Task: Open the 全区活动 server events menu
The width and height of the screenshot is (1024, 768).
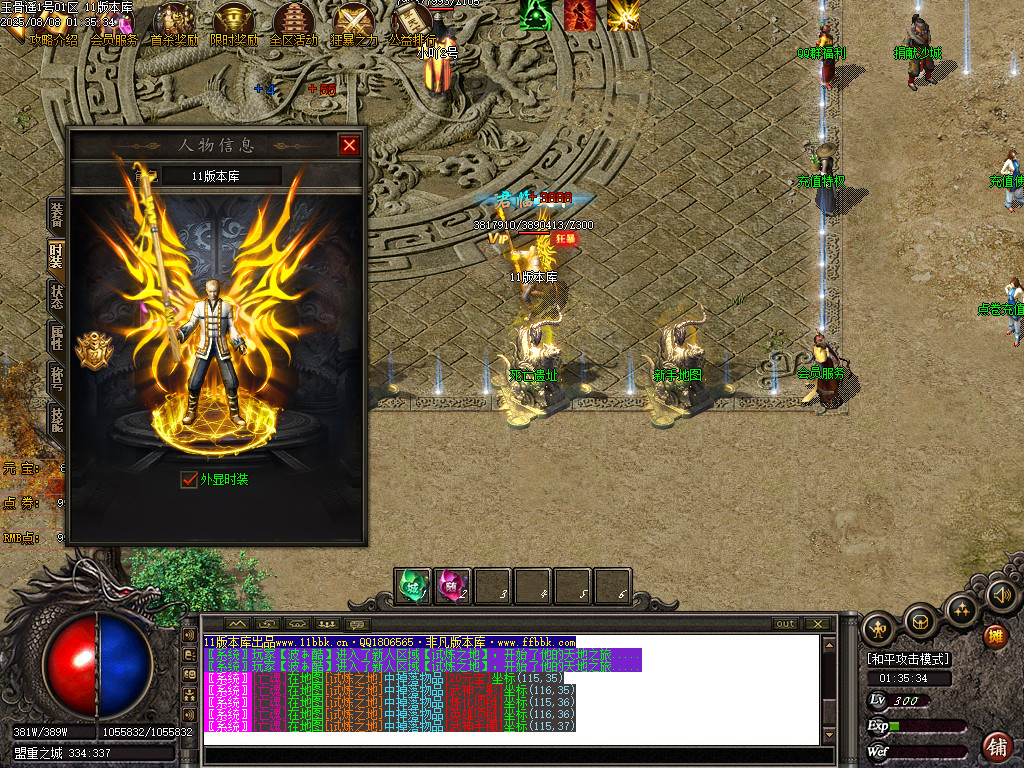Action: (x=294, y=22)
